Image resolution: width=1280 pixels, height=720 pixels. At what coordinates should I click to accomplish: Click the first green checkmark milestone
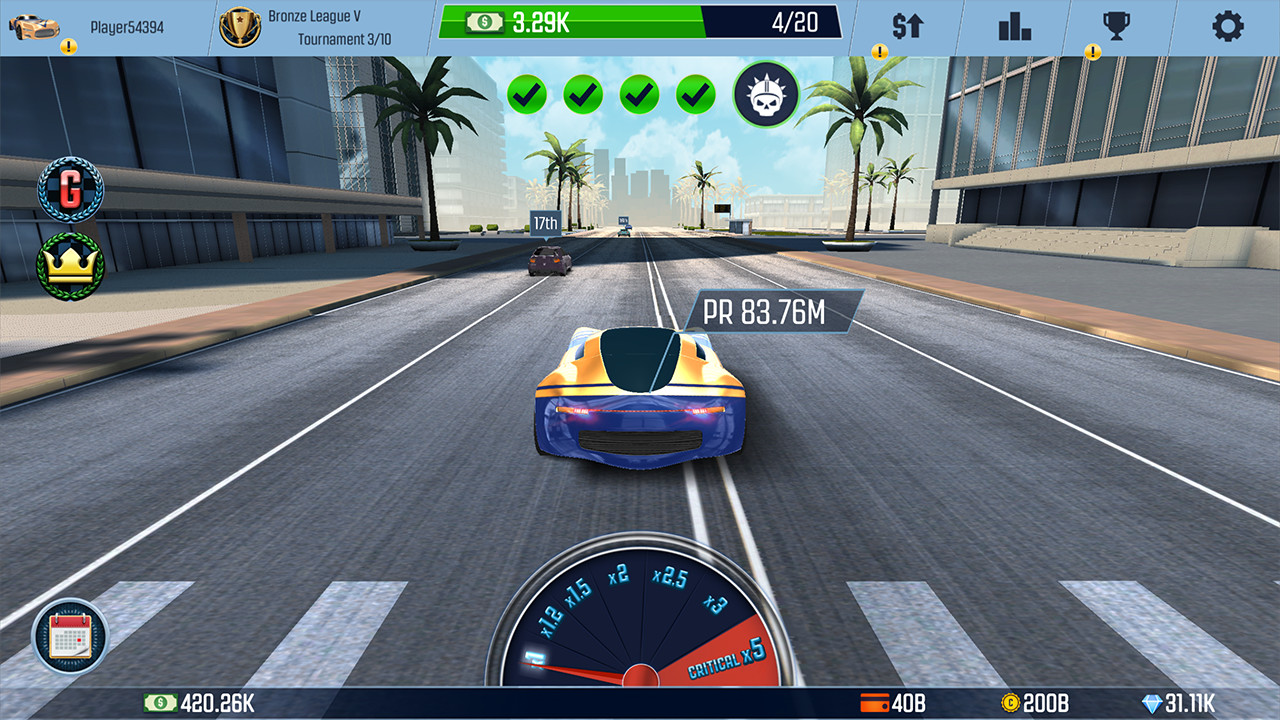[528, 93]
